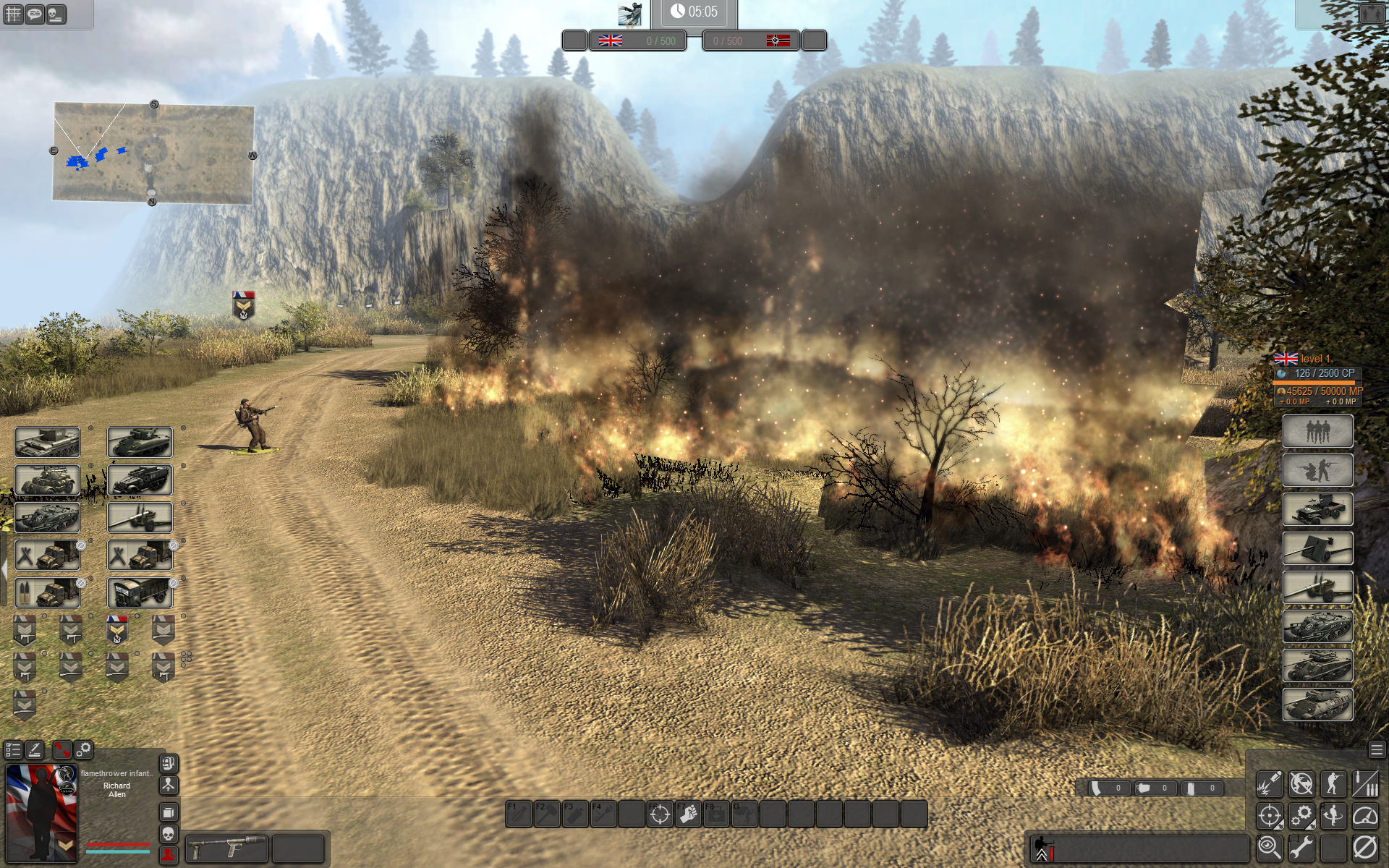Choose the flamethrower squad badge with French flag
The image size is (1389, 868).
(x=116, y=630)
